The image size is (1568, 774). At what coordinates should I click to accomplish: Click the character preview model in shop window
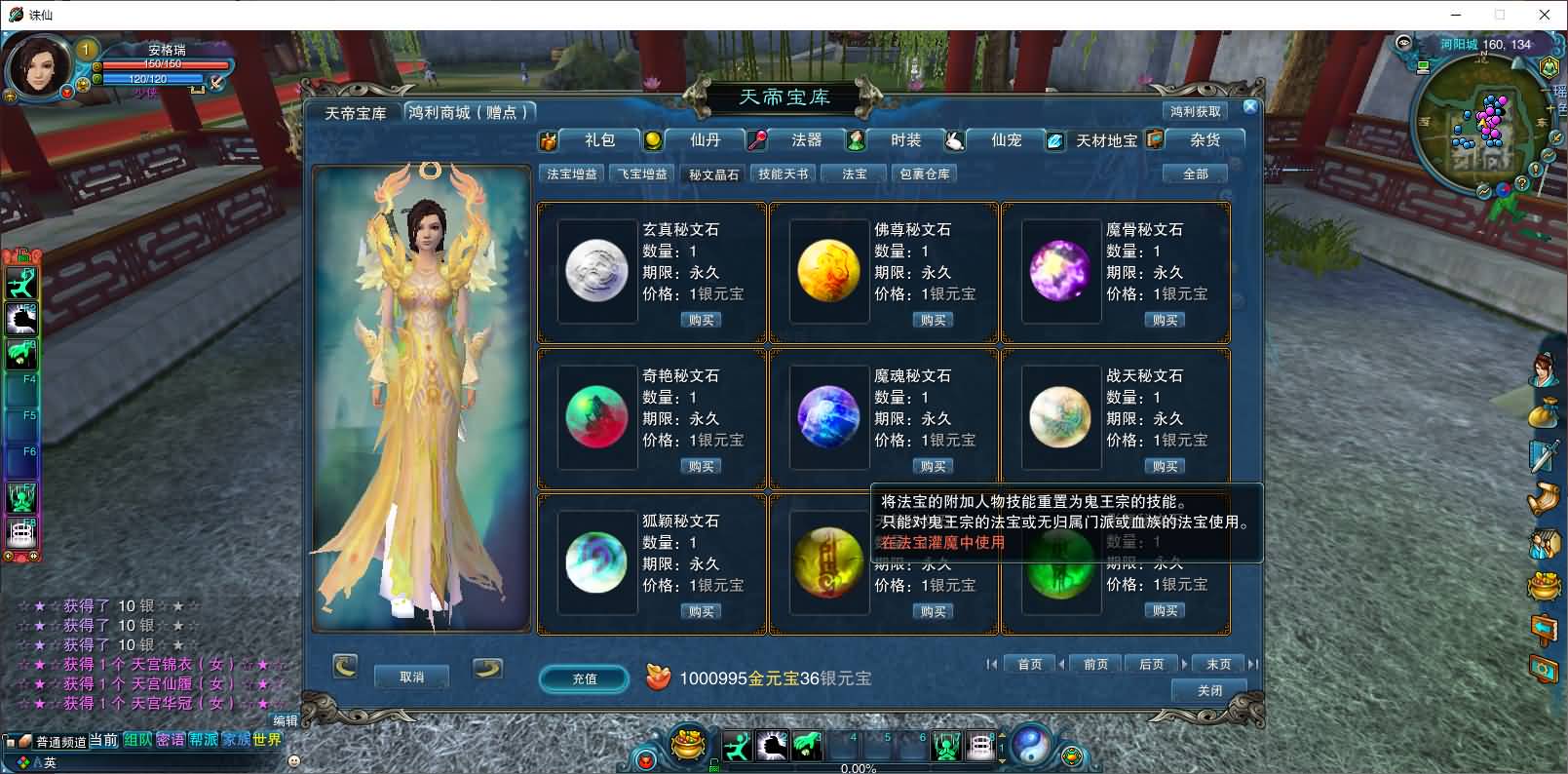(421, 400)
